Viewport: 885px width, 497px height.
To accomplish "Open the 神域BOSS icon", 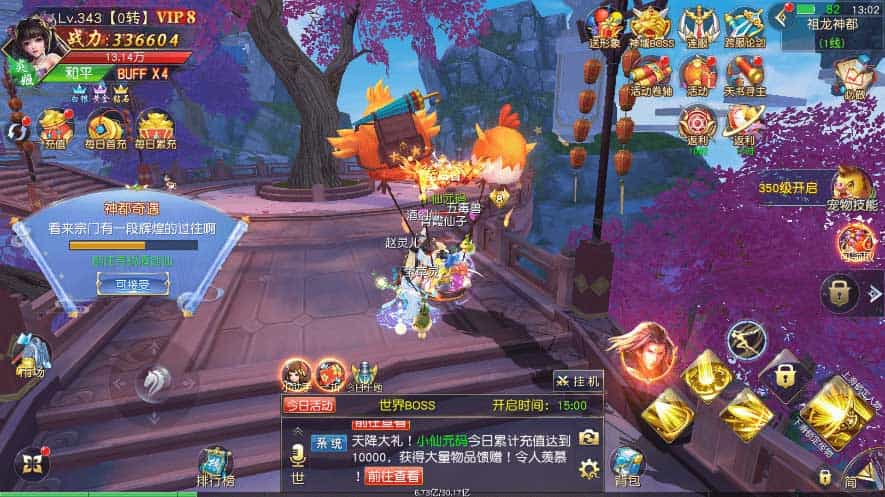I will pyautogui.click(x=650, y=25).
